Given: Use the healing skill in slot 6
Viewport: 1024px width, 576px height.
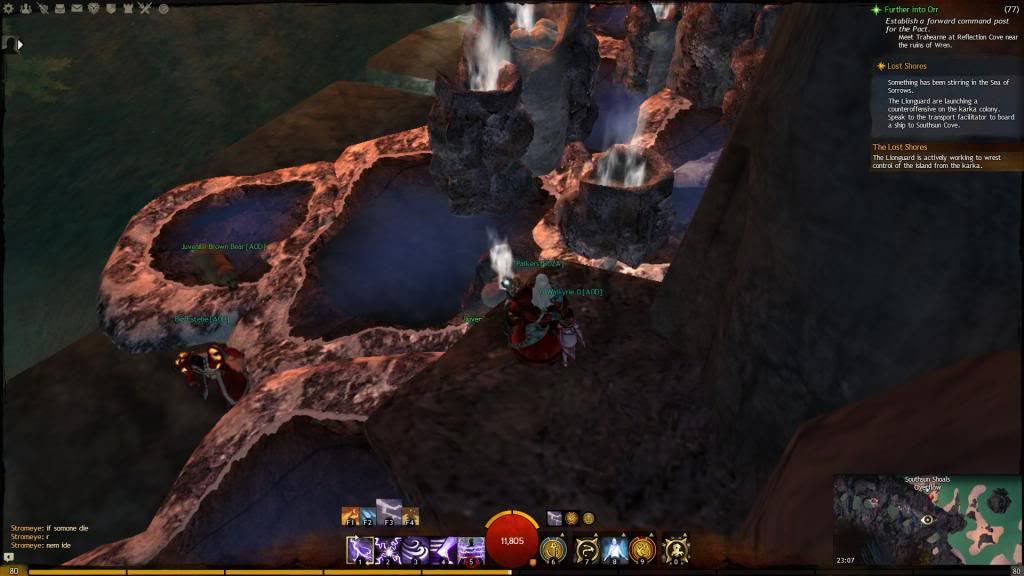Looking at the screenshot, I should [x=553, y=550].
